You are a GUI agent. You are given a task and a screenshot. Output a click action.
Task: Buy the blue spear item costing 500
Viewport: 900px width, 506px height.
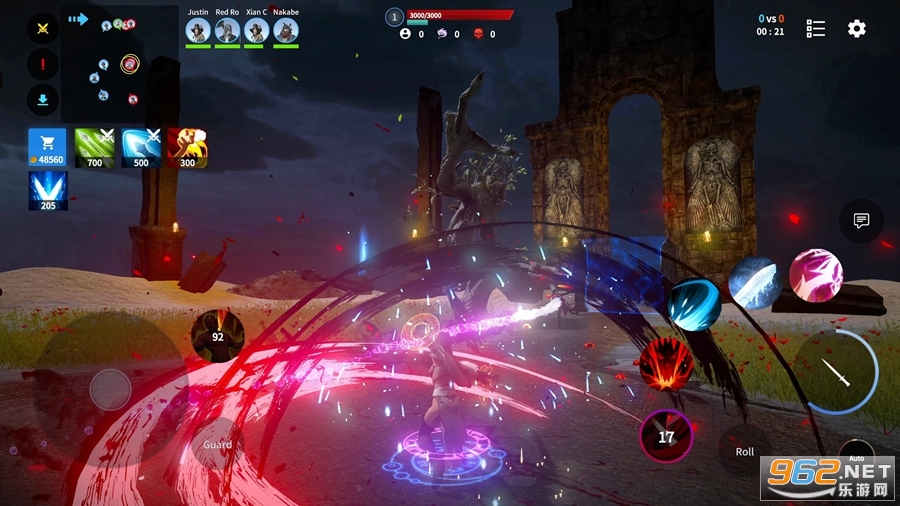click(x=141, y=147)
